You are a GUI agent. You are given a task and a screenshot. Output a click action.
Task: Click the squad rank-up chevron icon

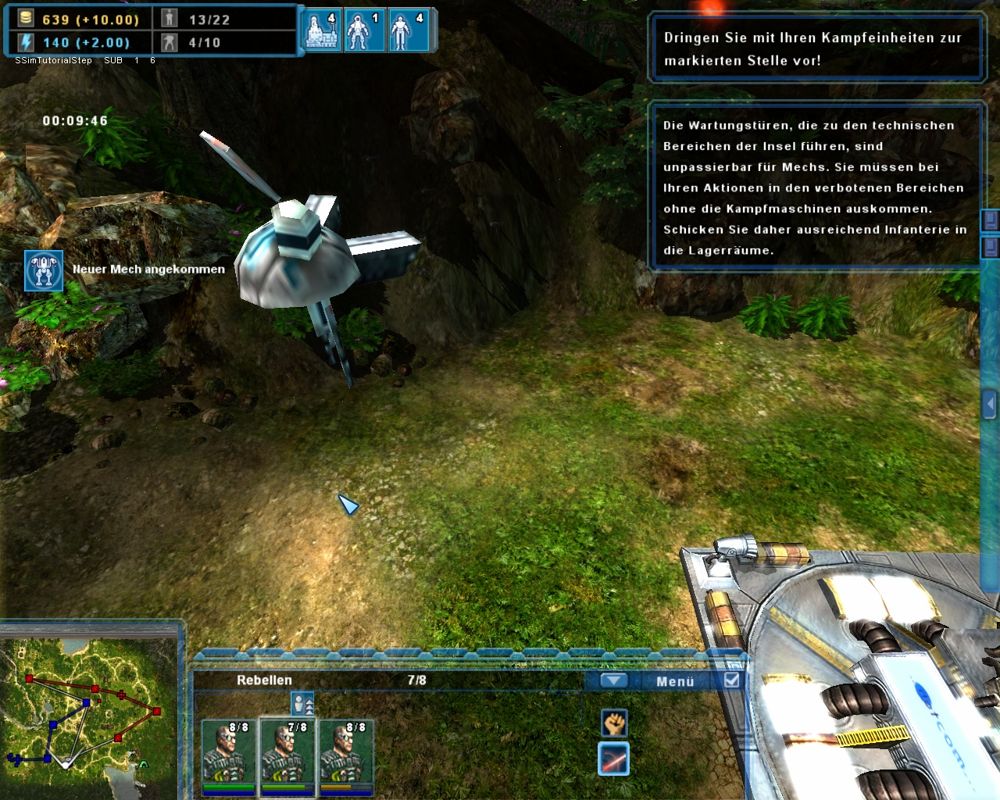click(302, 703)
